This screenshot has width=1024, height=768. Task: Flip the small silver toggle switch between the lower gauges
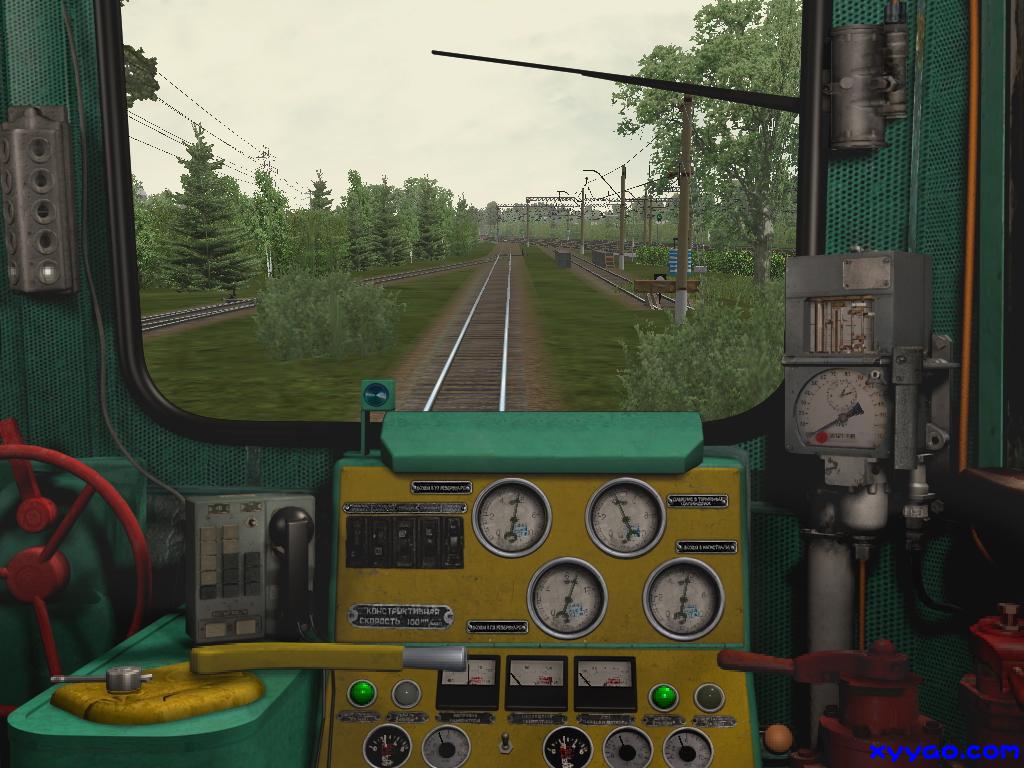coord(507,743)
